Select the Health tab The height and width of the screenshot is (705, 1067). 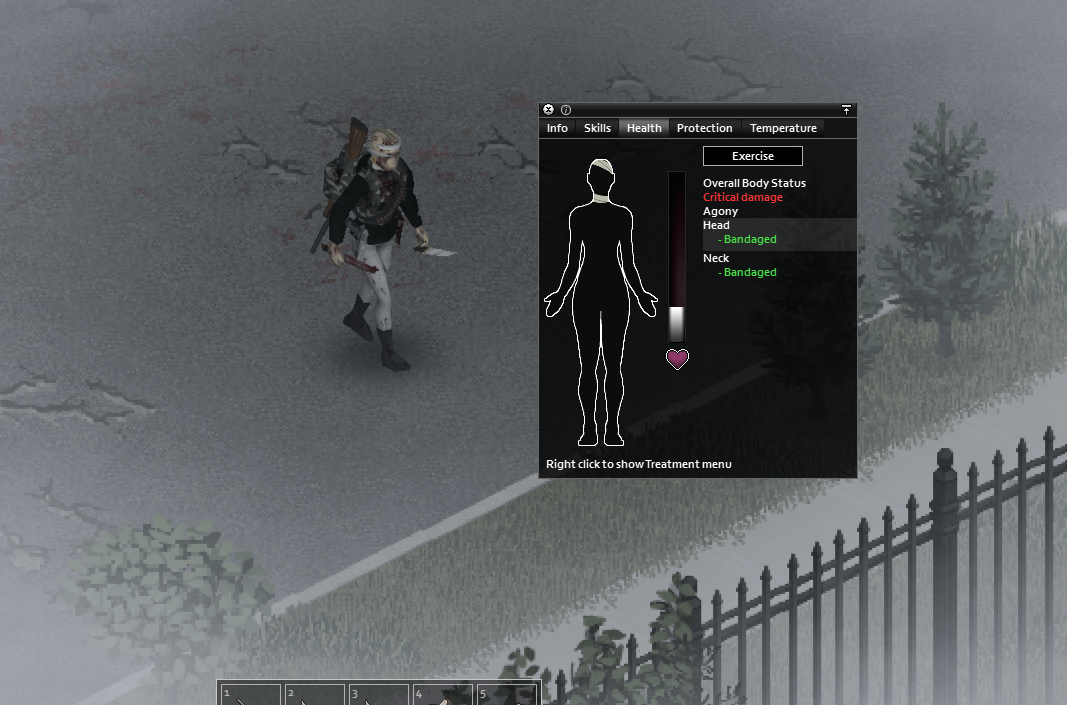coord(644,128)
